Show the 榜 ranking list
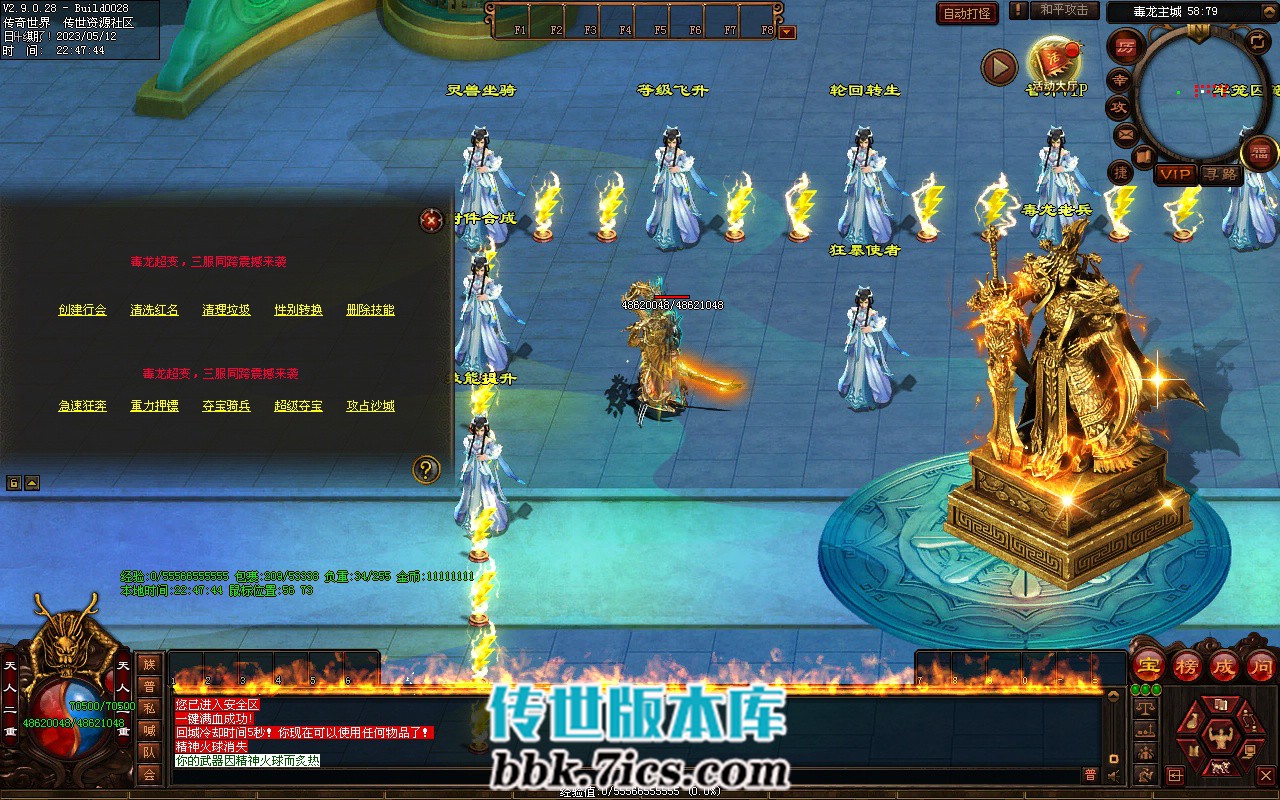This screenshot has width=1280, height=800. (1187, 665)
